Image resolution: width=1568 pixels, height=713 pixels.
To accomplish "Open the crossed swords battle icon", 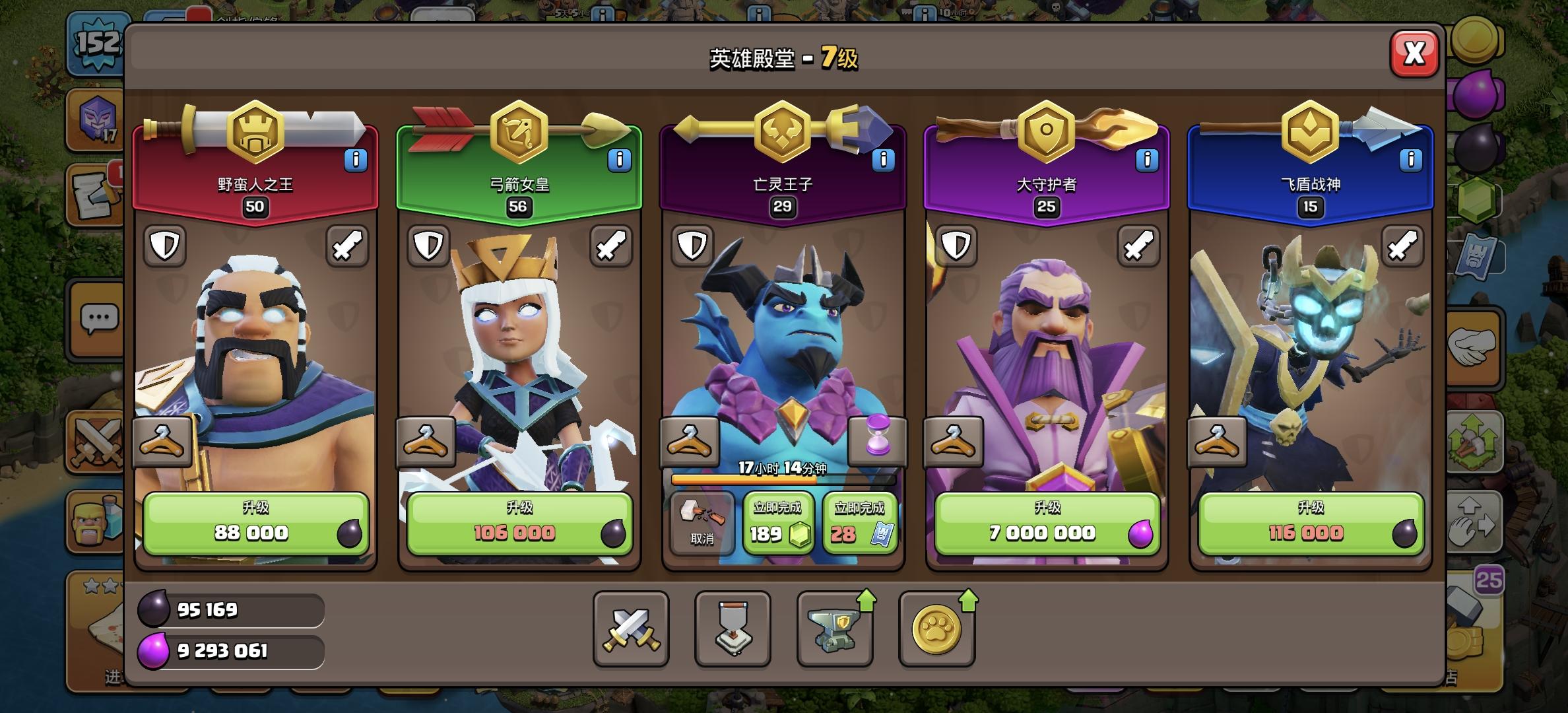I will pyautogui.click(x=630, y=630).
